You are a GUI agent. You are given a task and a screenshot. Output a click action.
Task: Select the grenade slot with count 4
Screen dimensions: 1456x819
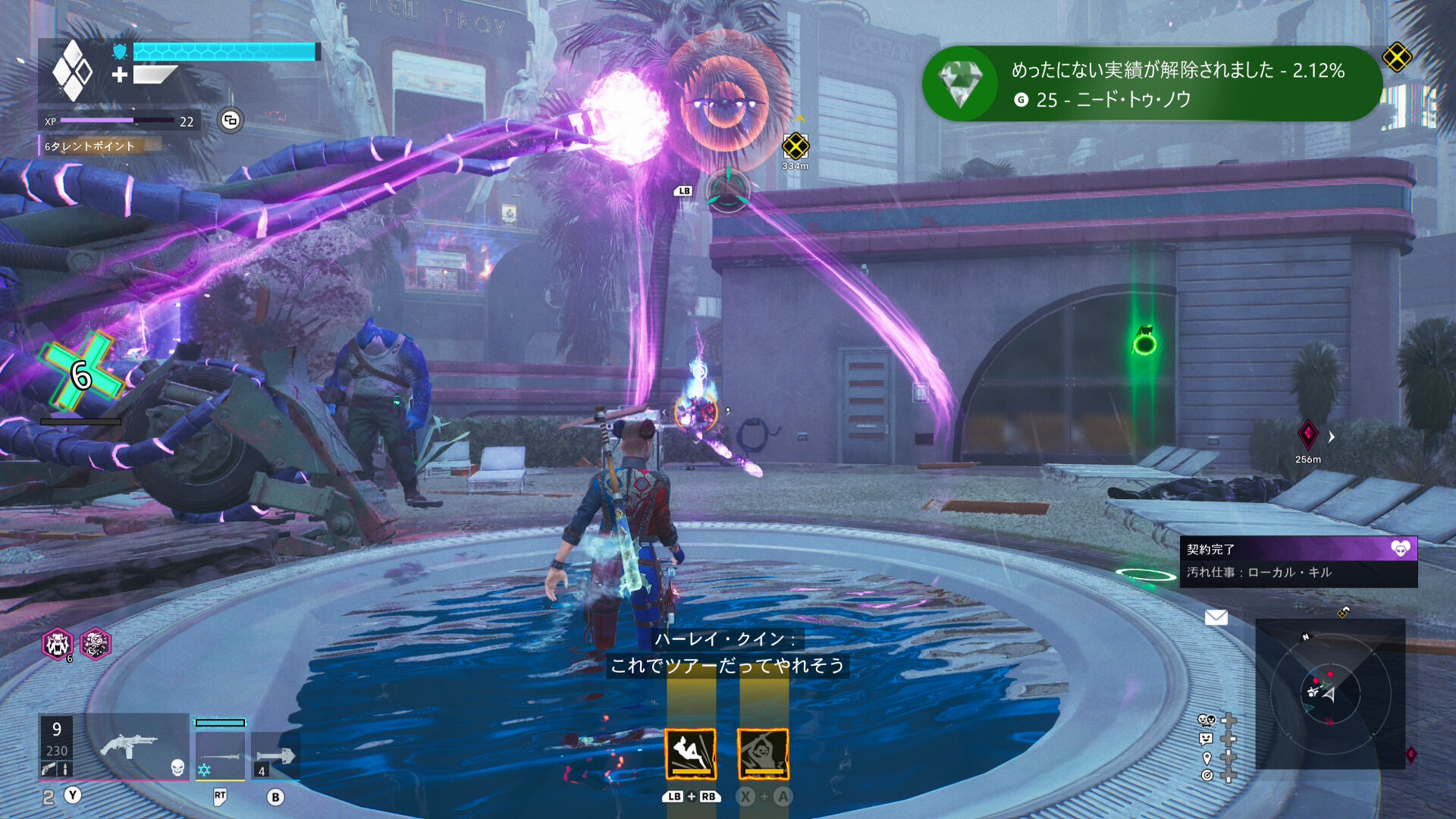pos(275,755)
